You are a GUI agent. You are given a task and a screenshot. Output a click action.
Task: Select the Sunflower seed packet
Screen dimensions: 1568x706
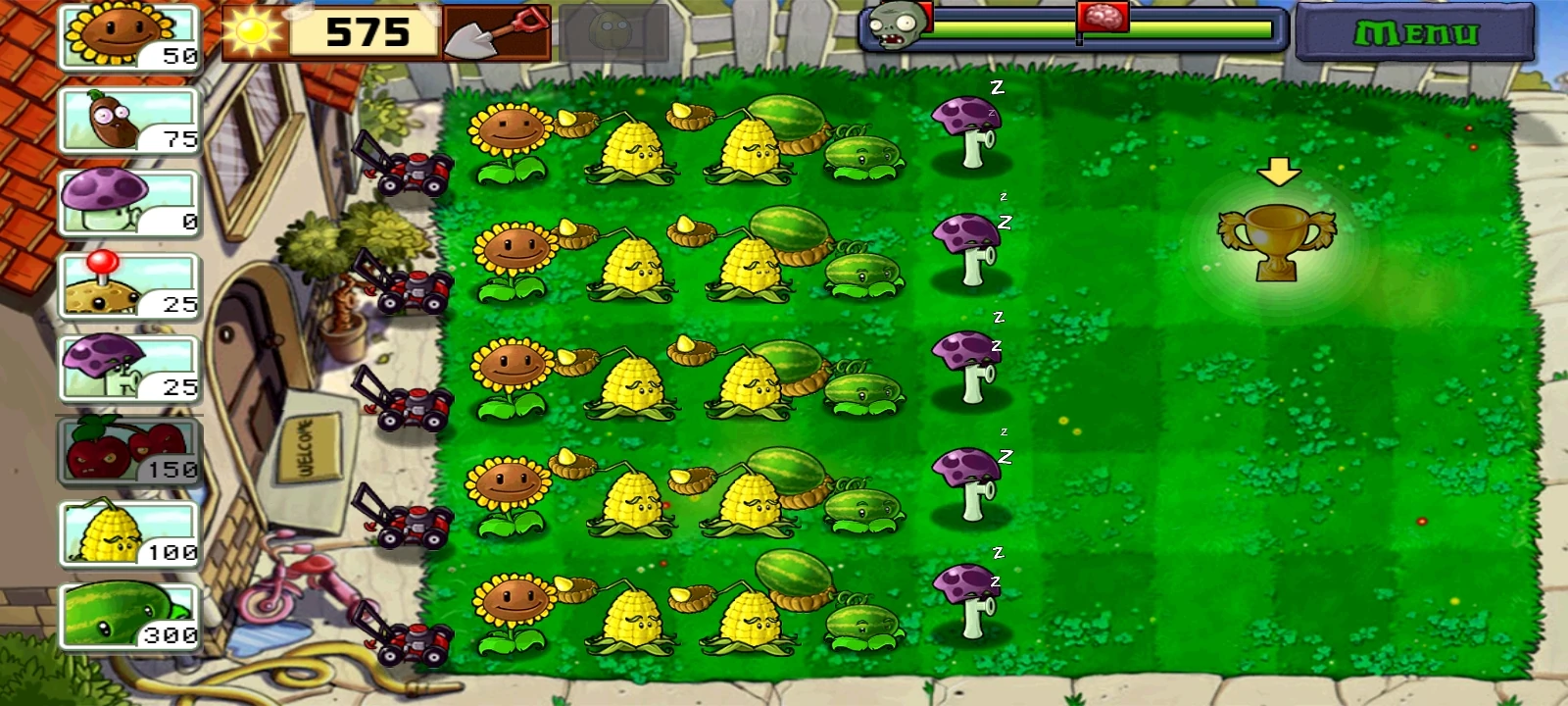[125, 37]
